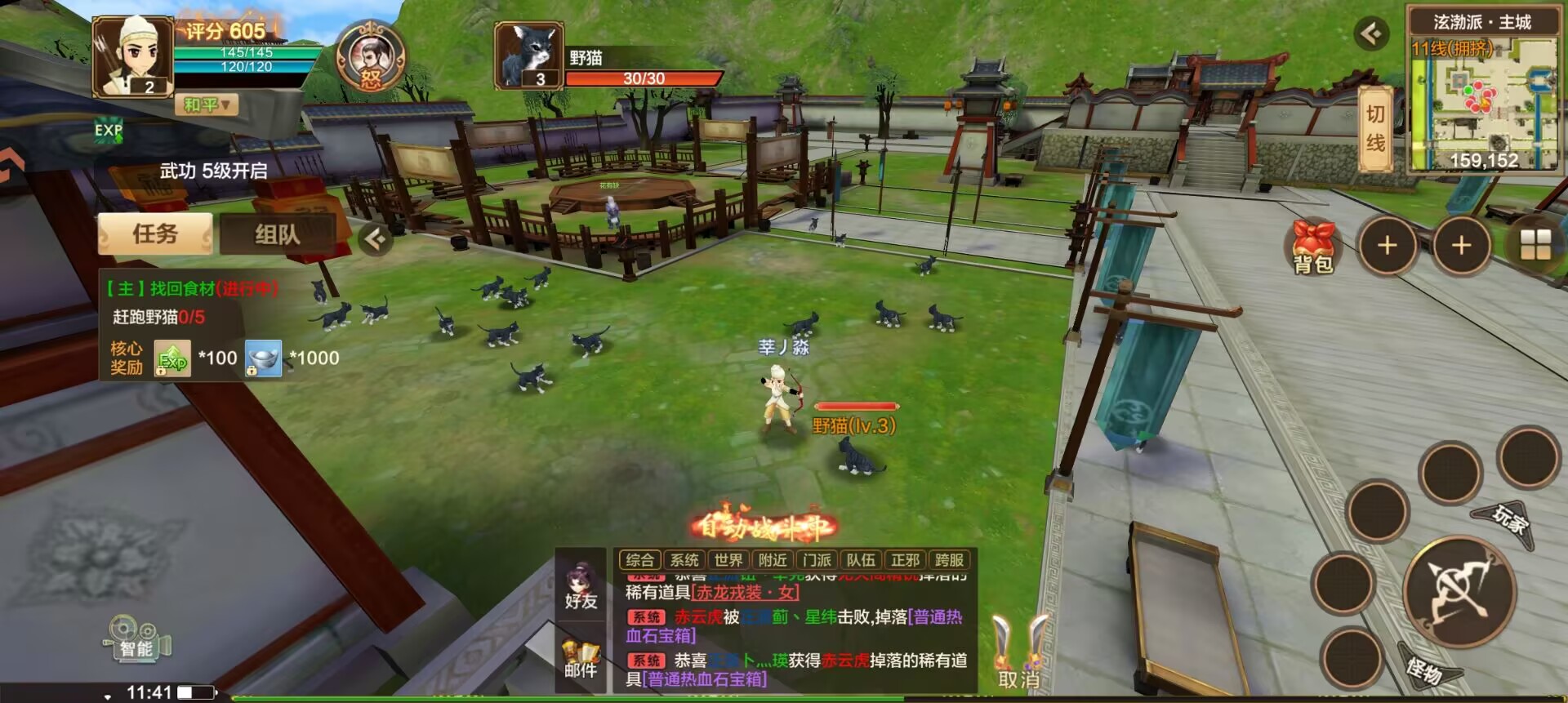1568x703 pixels.
Task: Click the 切线 switch-line button
Action: click(x=1375, y=129)
